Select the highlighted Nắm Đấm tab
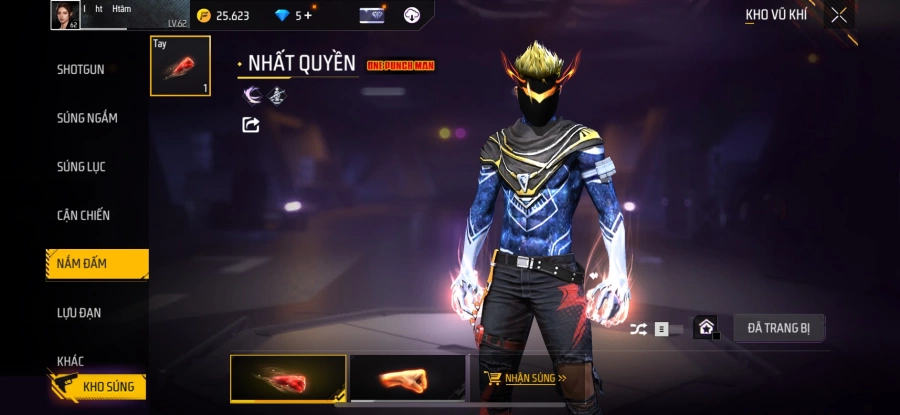This screenshot has height=415, width=900. (x=96, y=263)
